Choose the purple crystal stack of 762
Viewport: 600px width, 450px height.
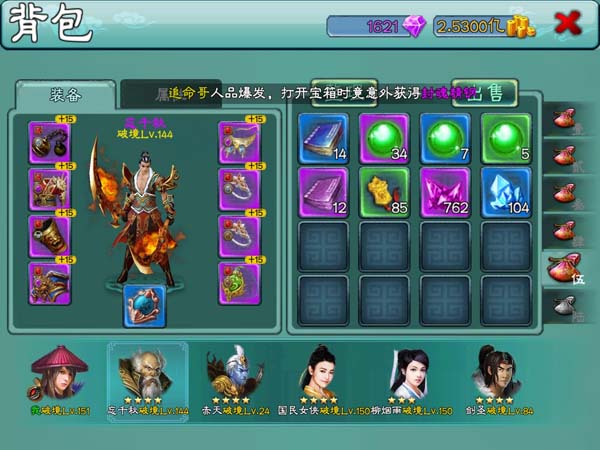pos(445,191)
